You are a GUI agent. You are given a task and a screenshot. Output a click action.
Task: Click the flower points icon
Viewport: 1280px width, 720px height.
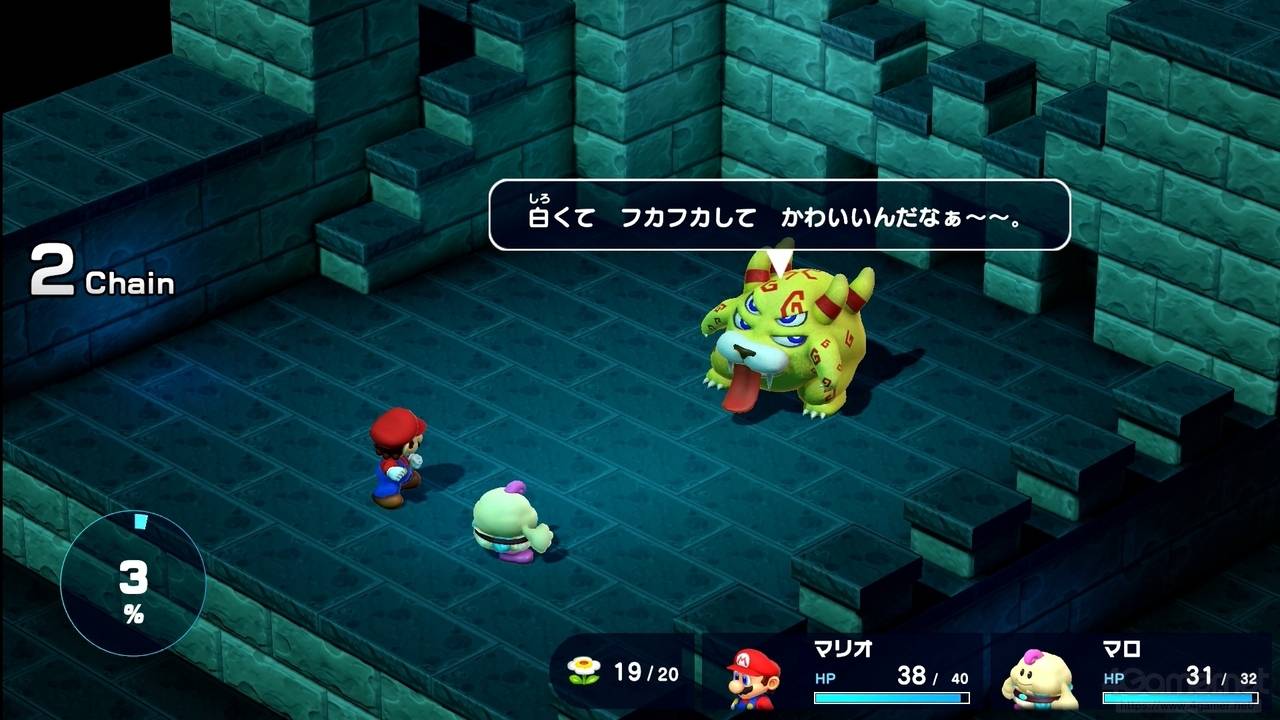583,672
